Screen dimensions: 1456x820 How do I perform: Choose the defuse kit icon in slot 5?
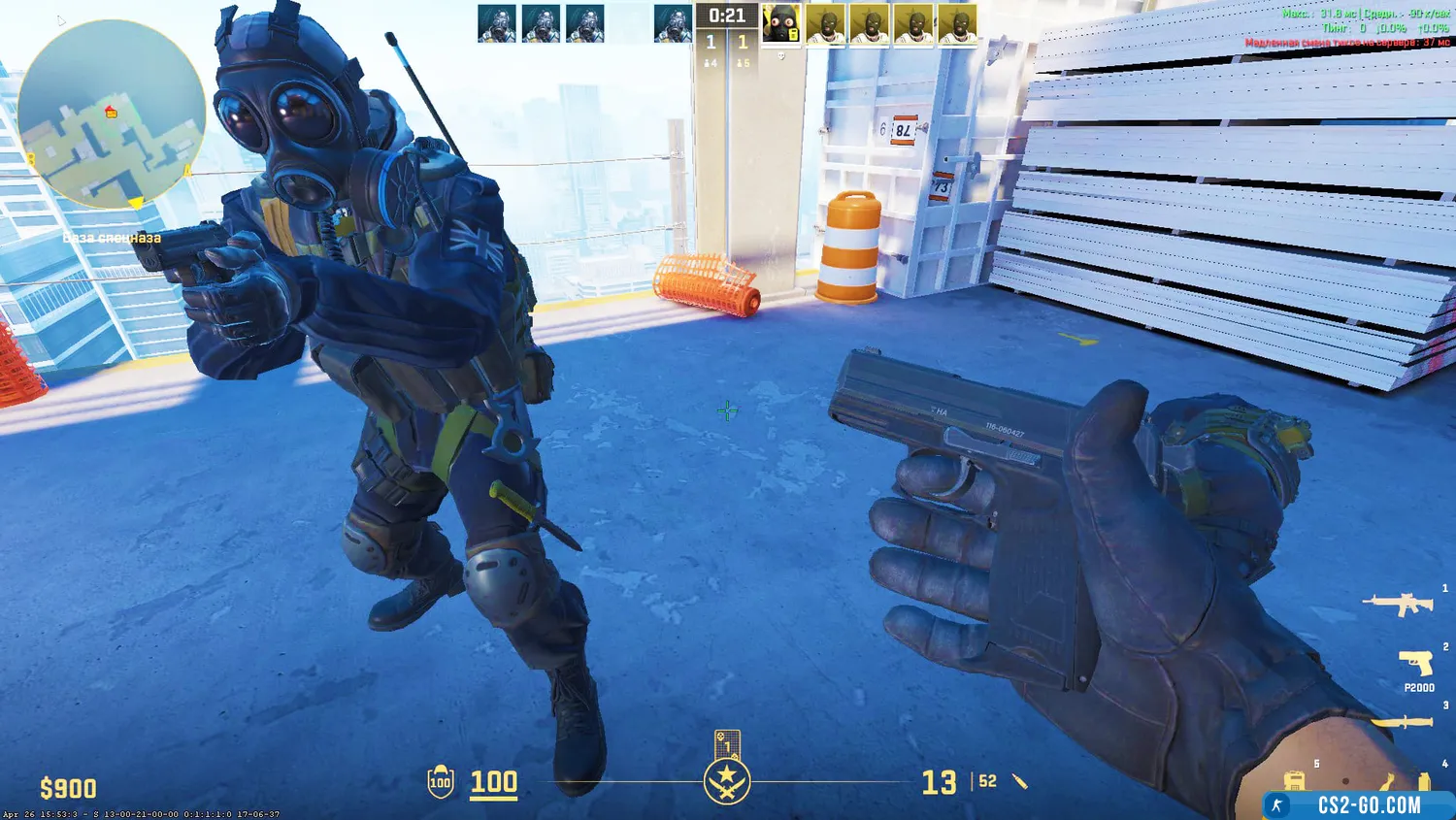point(1294,781)
